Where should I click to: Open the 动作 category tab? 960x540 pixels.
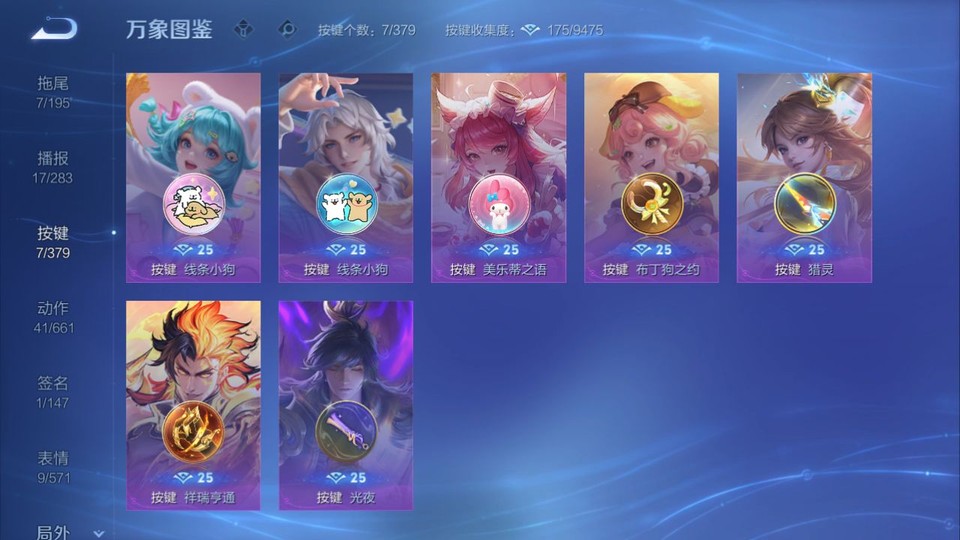click(54, 316)
